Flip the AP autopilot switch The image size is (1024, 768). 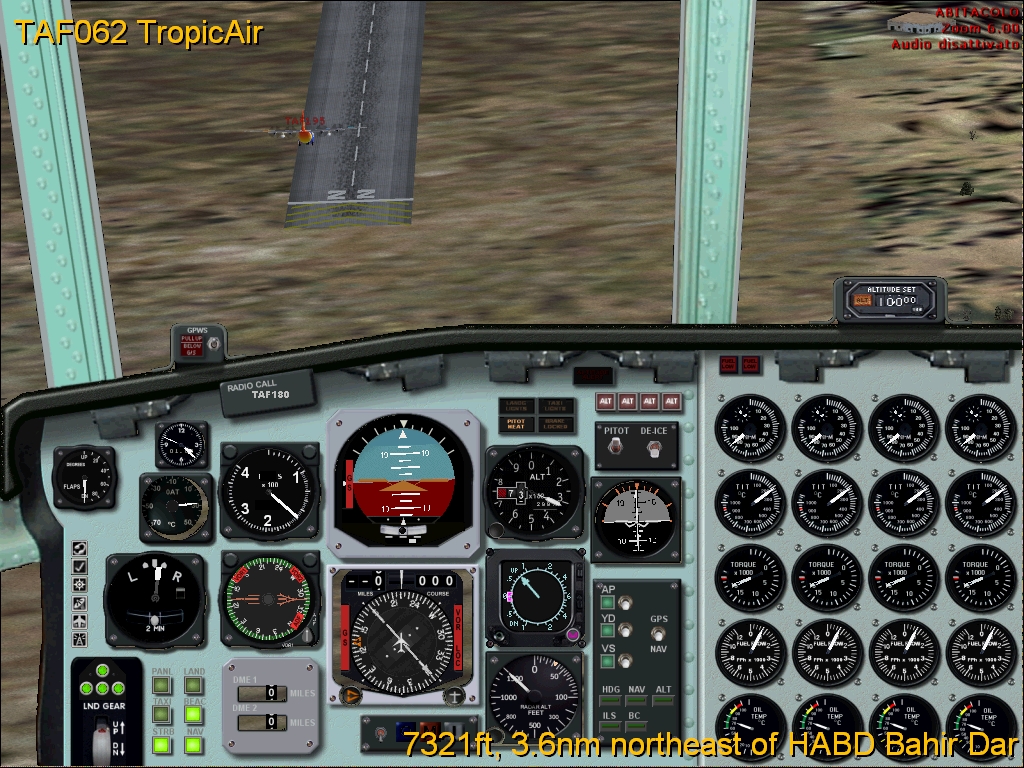[626, 603]
